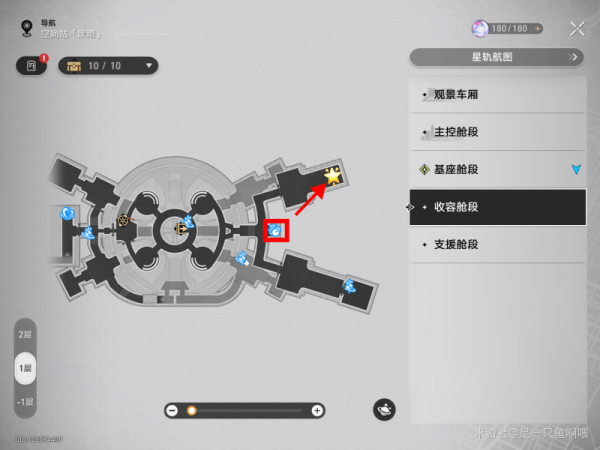Click the golden star marker on map
Viewport: 600px width, 450px height.
pyautogui.click(x=332, y=177)
